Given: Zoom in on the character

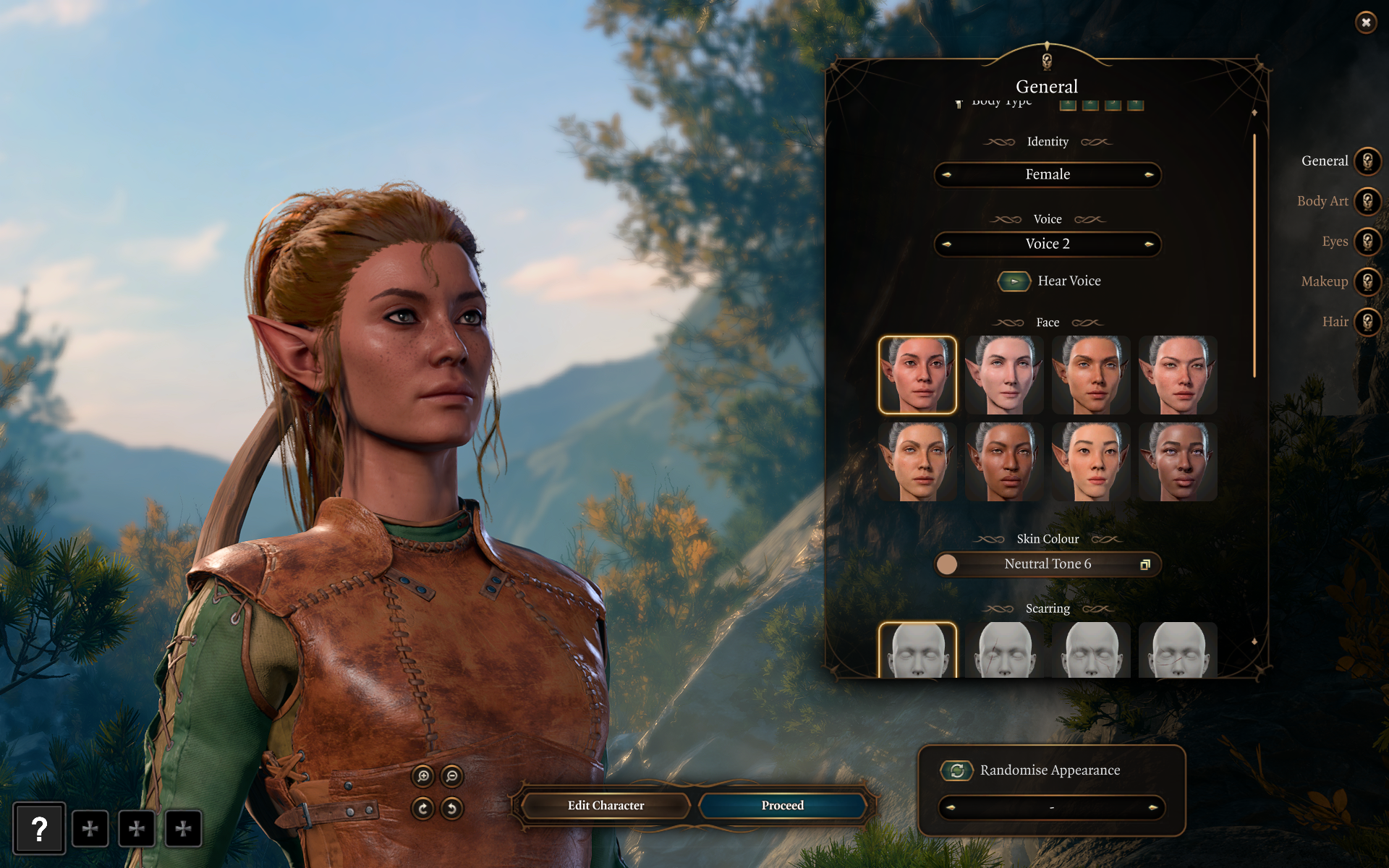Looking at the screenshot, I should point(423,776).
